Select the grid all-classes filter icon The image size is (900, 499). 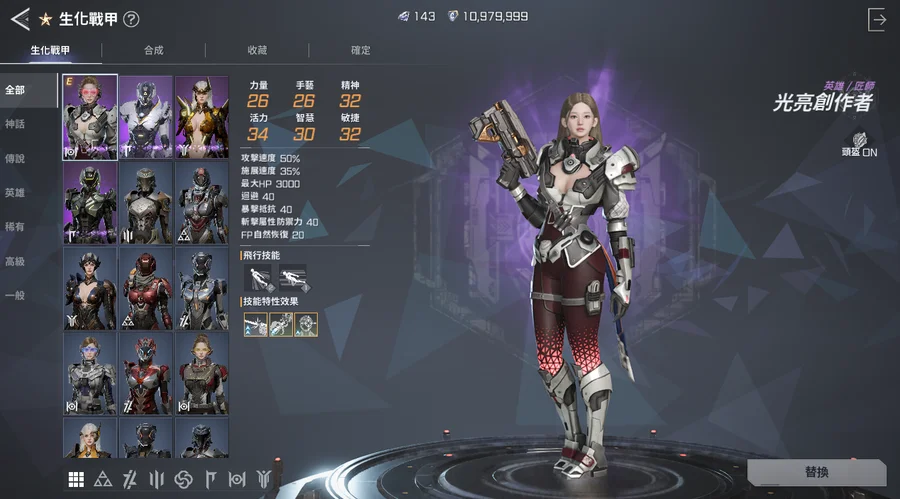click(76, 480)
